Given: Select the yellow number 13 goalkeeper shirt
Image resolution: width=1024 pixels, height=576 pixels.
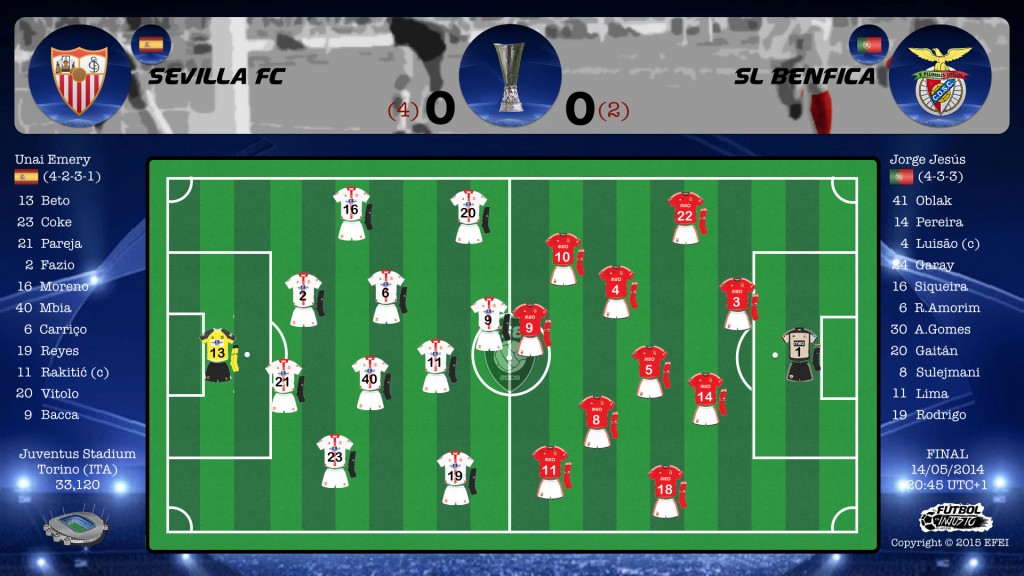Looking at the screenshot, I should 217,354.
